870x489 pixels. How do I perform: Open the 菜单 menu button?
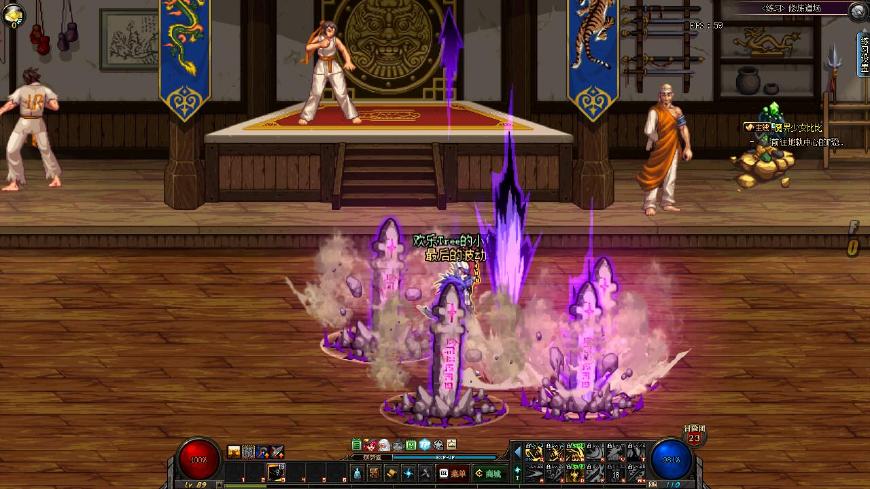(453, 473)
